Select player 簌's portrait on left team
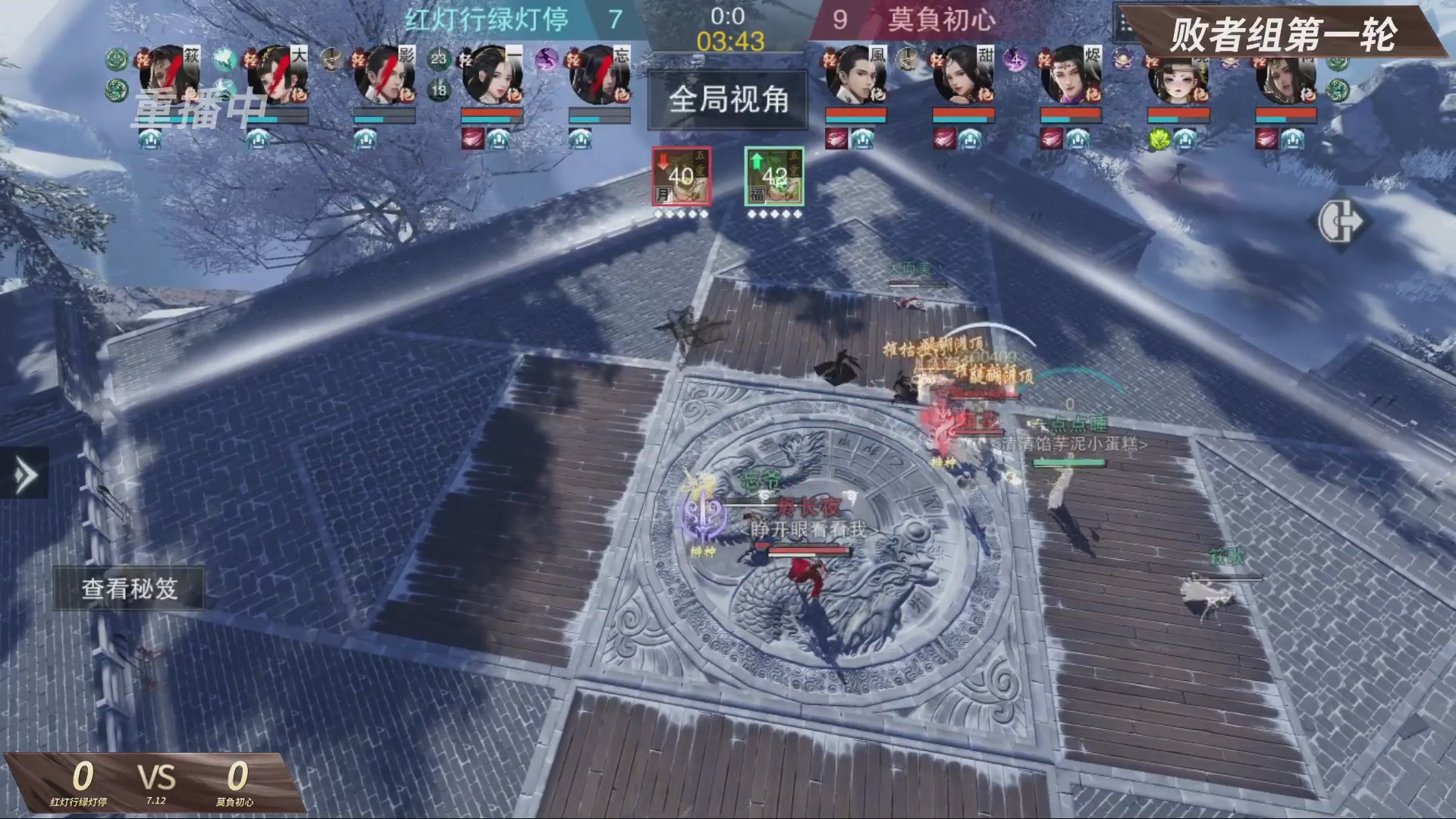 click(x=170, y=73)
